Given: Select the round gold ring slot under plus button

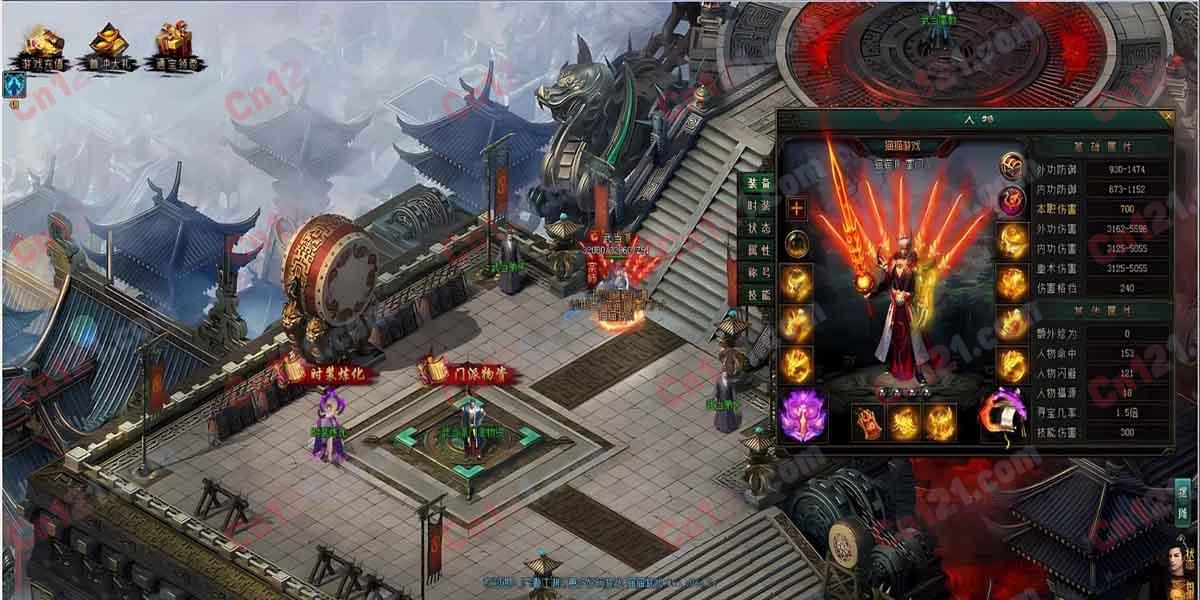Looking at the screenshot, I should [797, 243].
